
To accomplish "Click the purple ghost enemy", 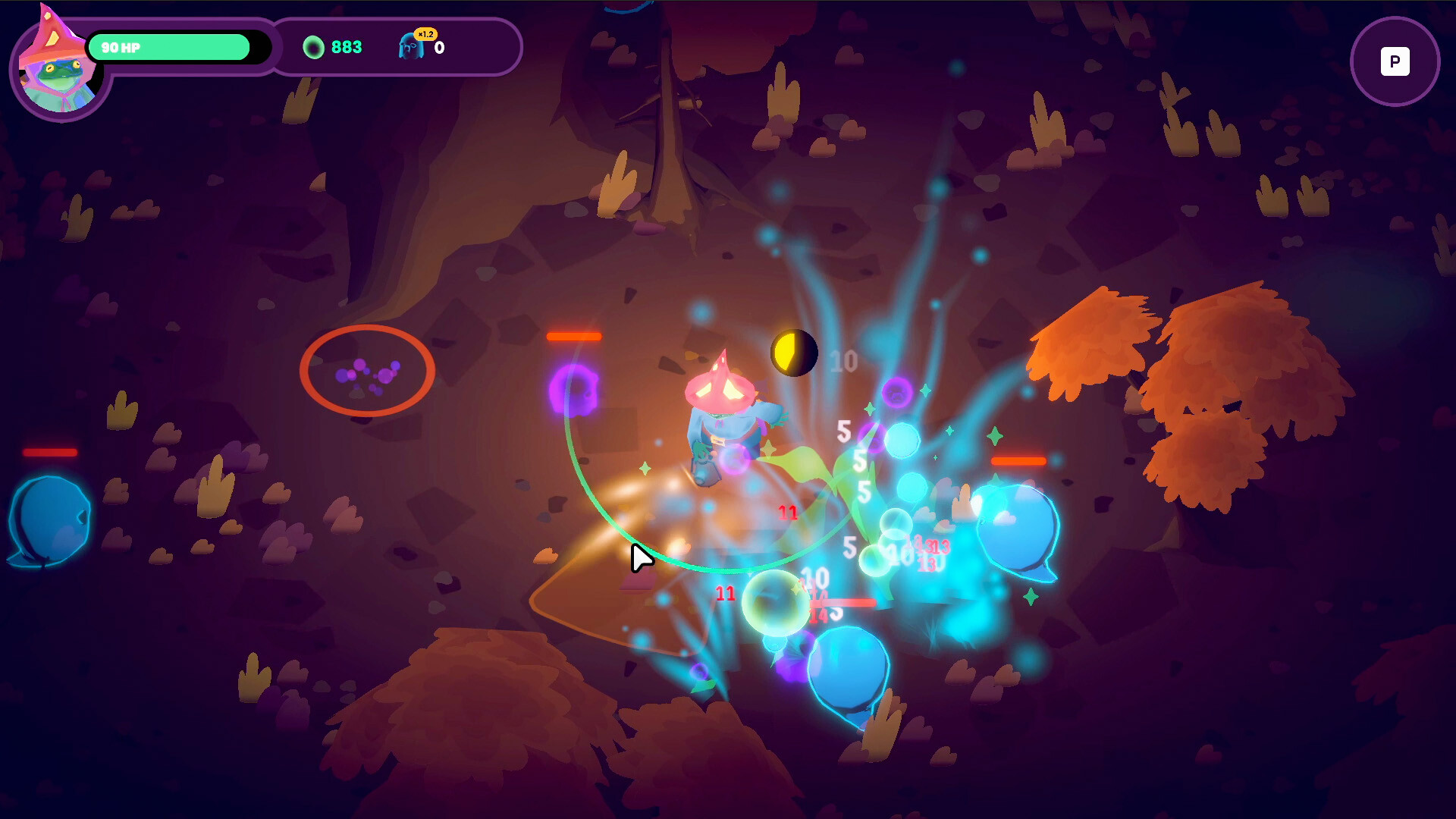I will [573, 391].
